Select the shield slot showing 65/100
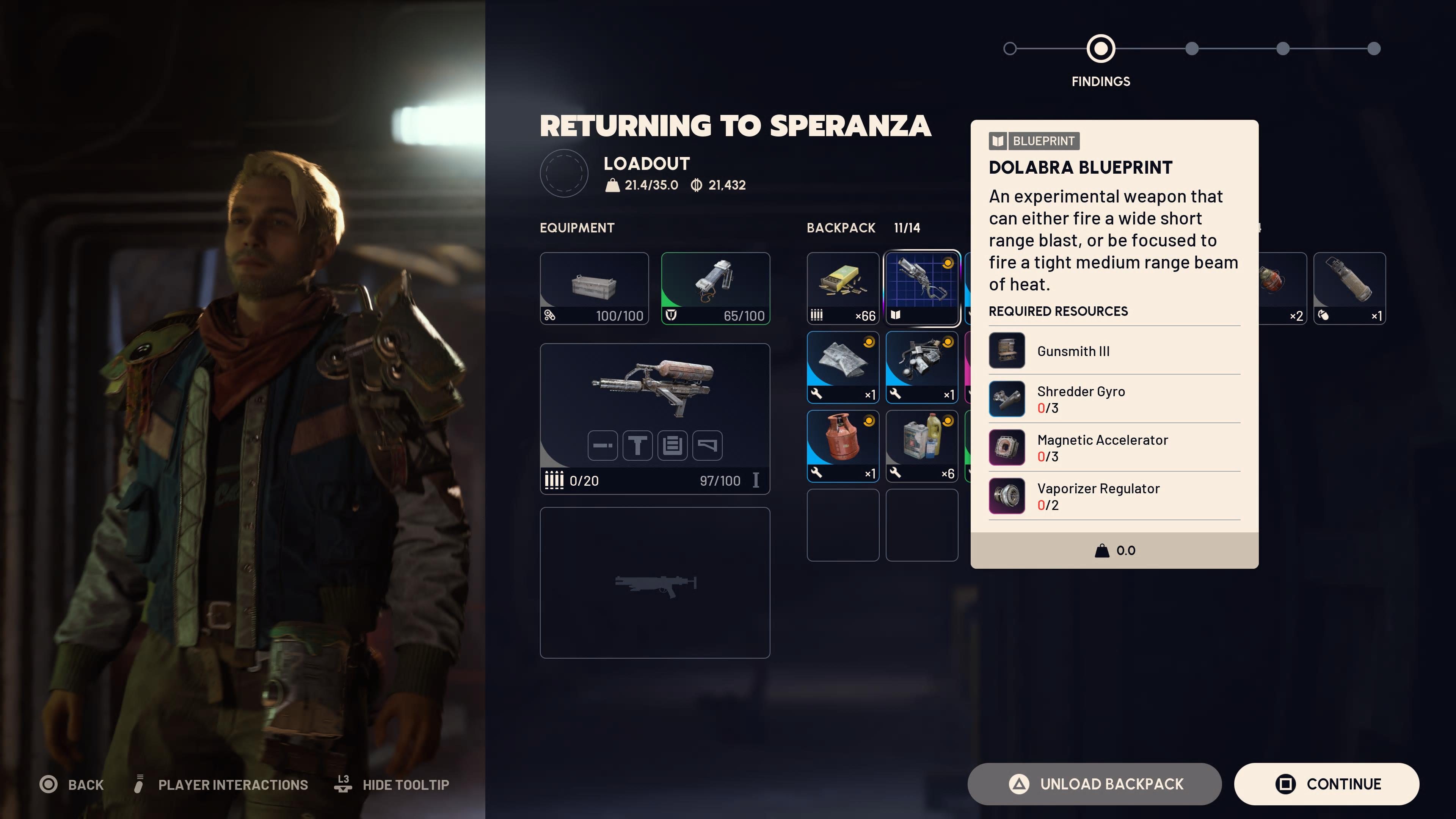The image size is (1456, 819). (715, 288)
